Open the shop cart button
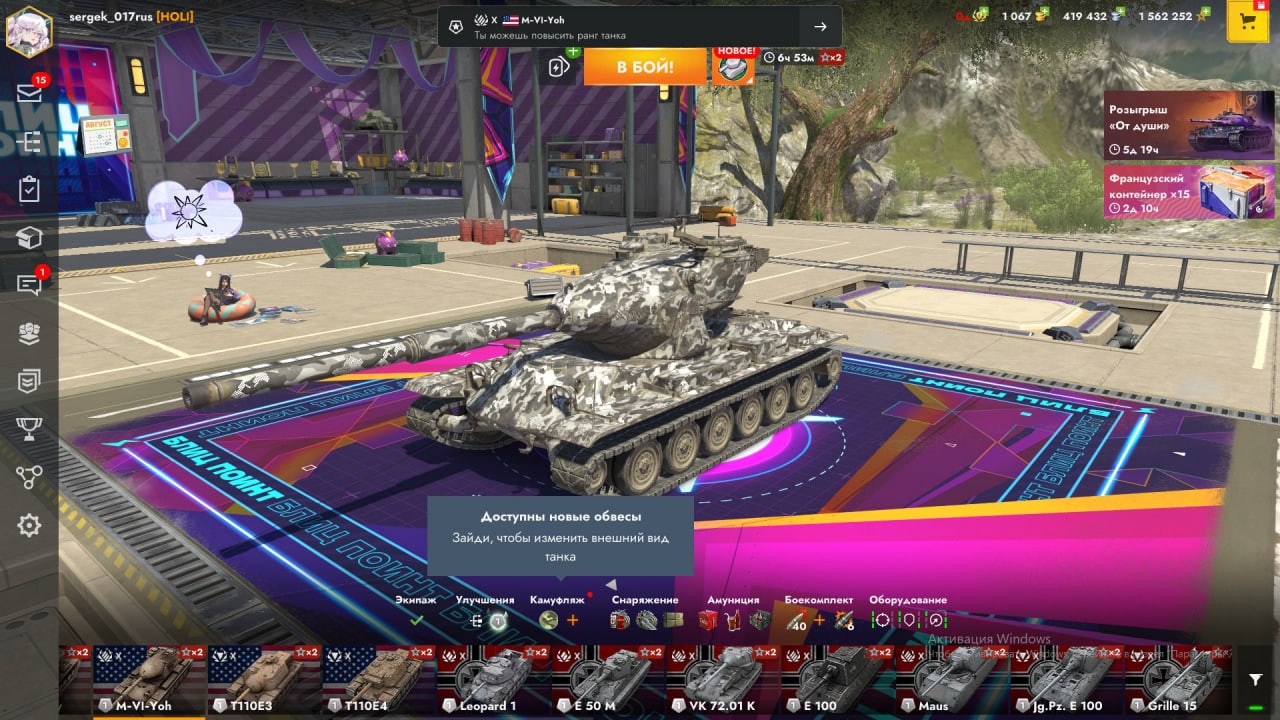This screenshot has width=1280, height=720. coord(1247,23)
